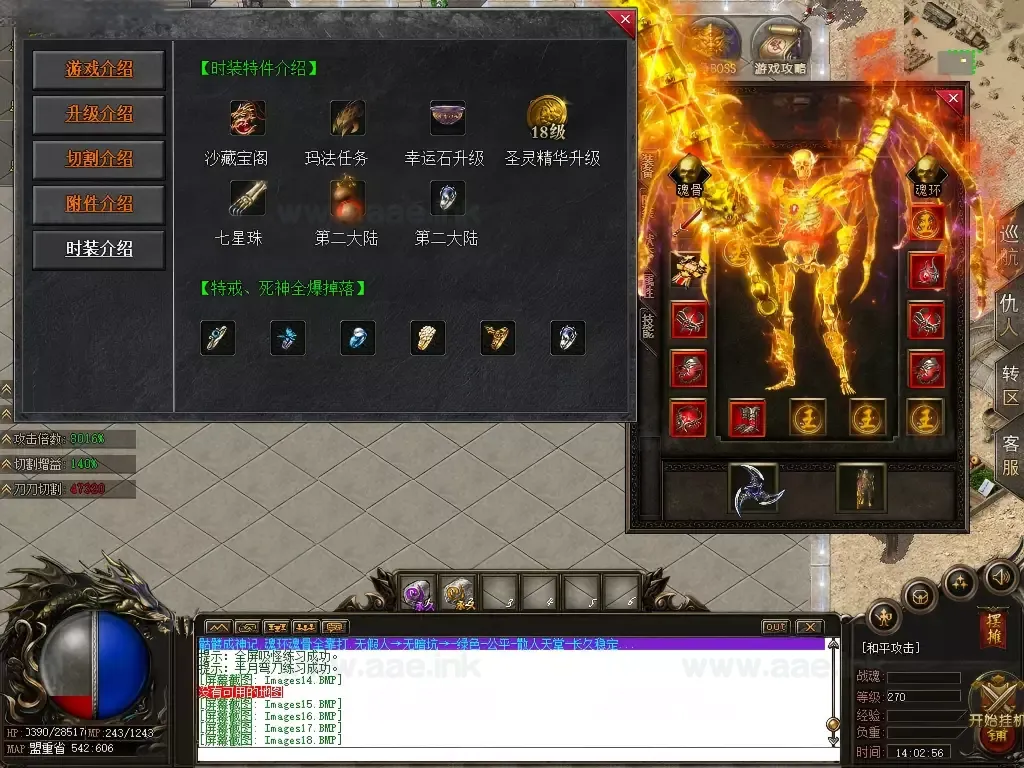Choose the 附件介绍 menu entry

click(x=99, y=204)
